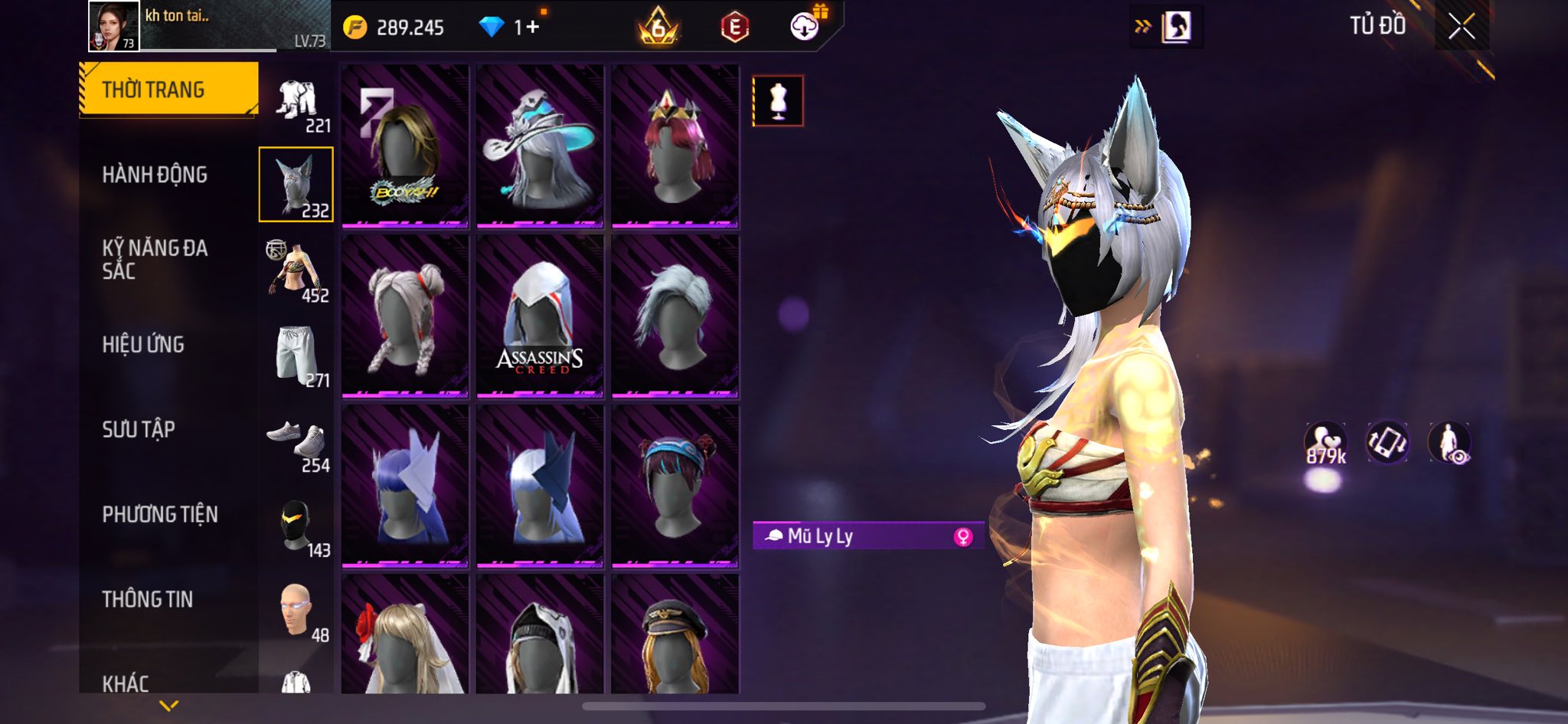Select the Kỹ Năng Đa Sắc tab
The image size is (1568, 724).
155,259
